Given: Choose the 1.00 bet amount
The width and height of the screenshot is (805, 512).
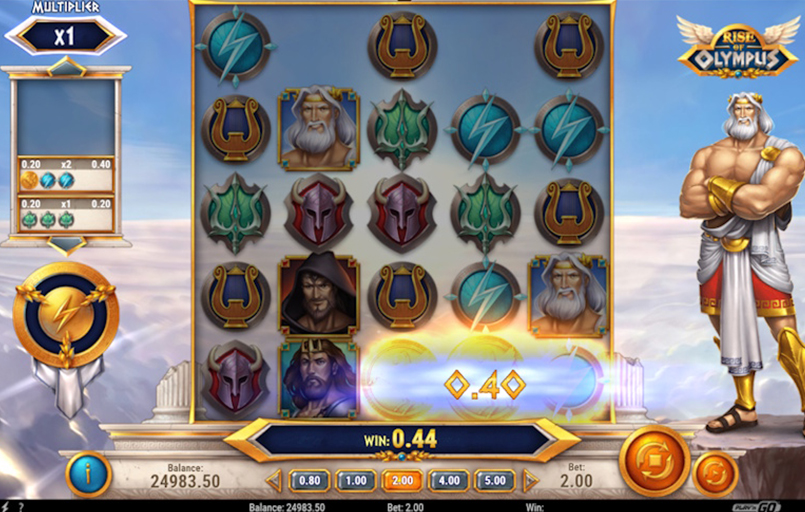Looking at the screenshot, I should (355, 481).
